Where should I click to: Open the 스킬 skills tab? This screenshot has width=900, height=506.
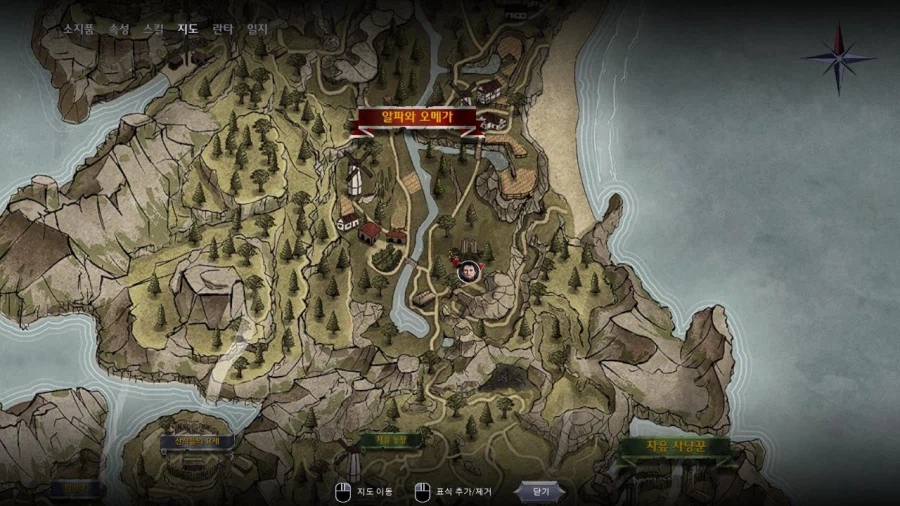coord(153,29)
